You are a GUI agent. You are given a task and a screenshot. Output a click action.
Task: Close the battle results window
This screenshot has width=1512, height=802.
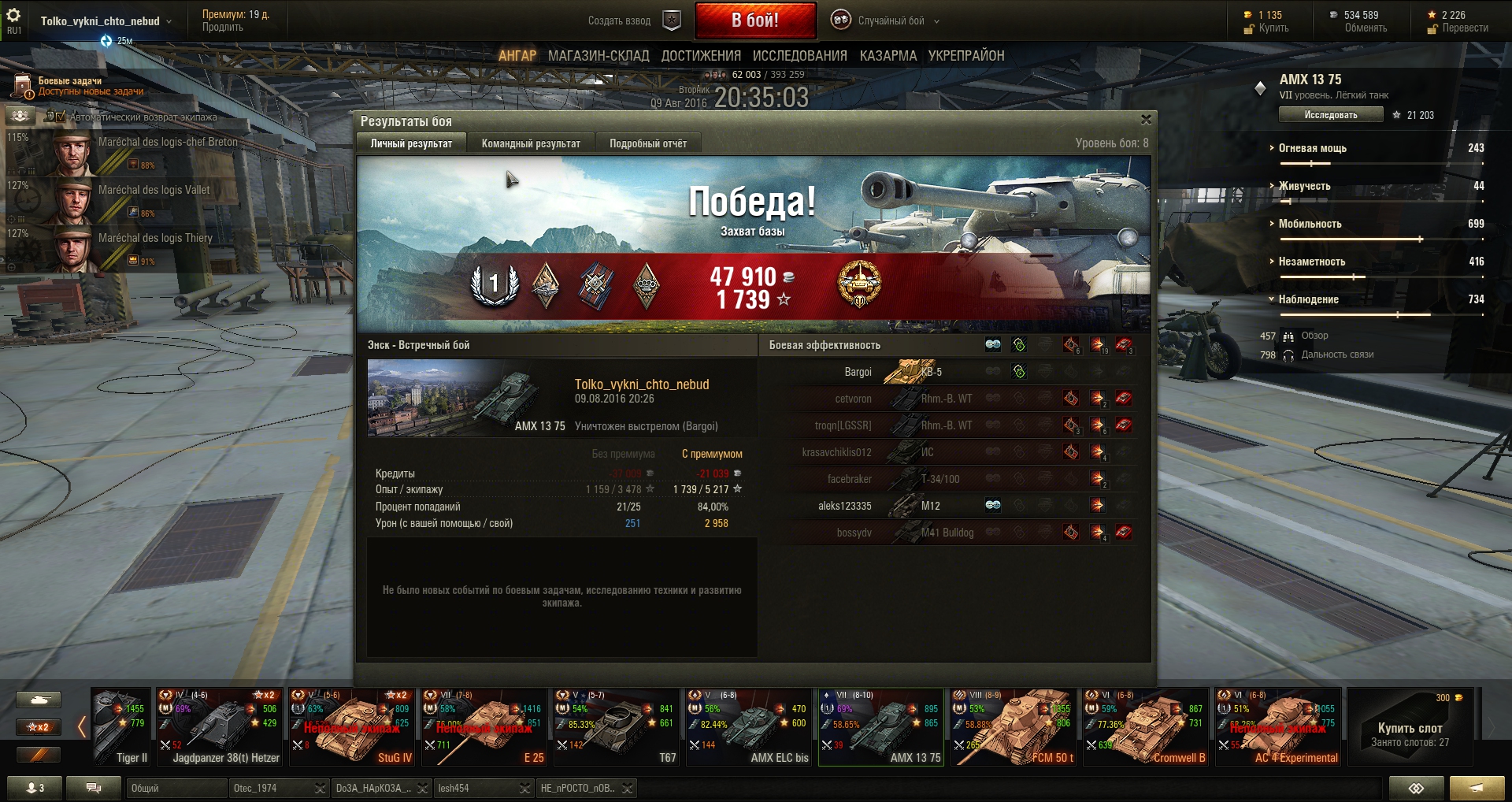(x=1146, y=120)
